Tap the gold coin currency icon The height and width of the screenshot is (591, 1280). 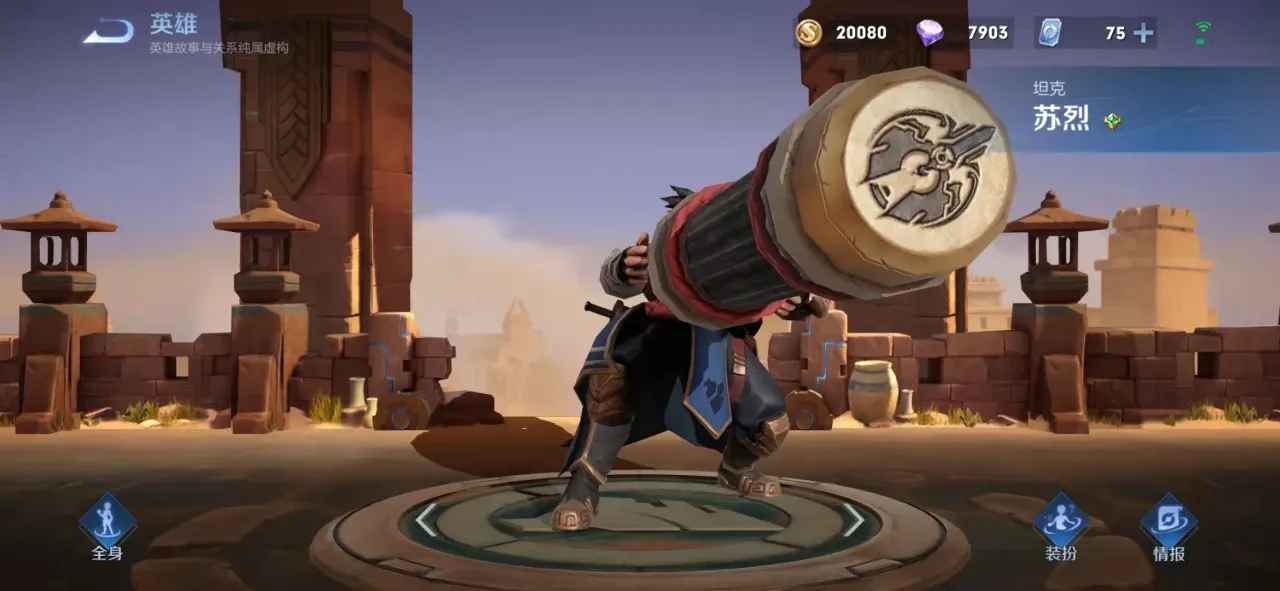(808, 33)
